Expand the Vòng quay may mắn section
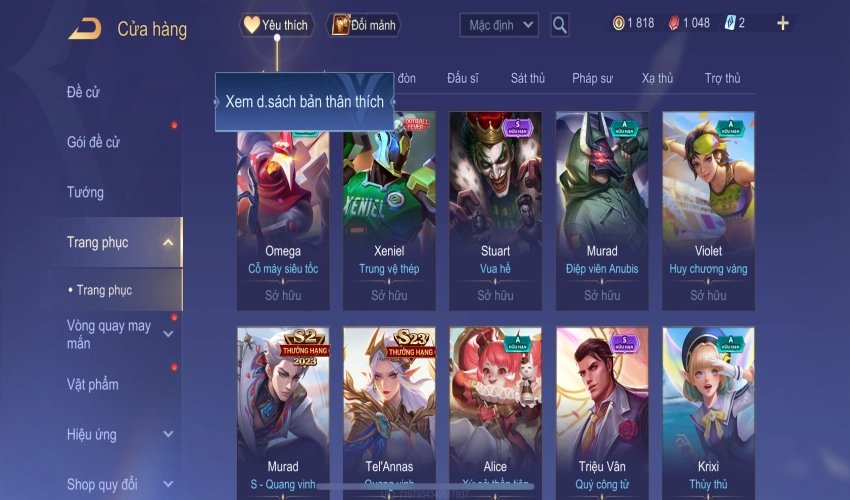Image resolution: width=850 pixels, height=500 pixels. (x=168, y=334)
